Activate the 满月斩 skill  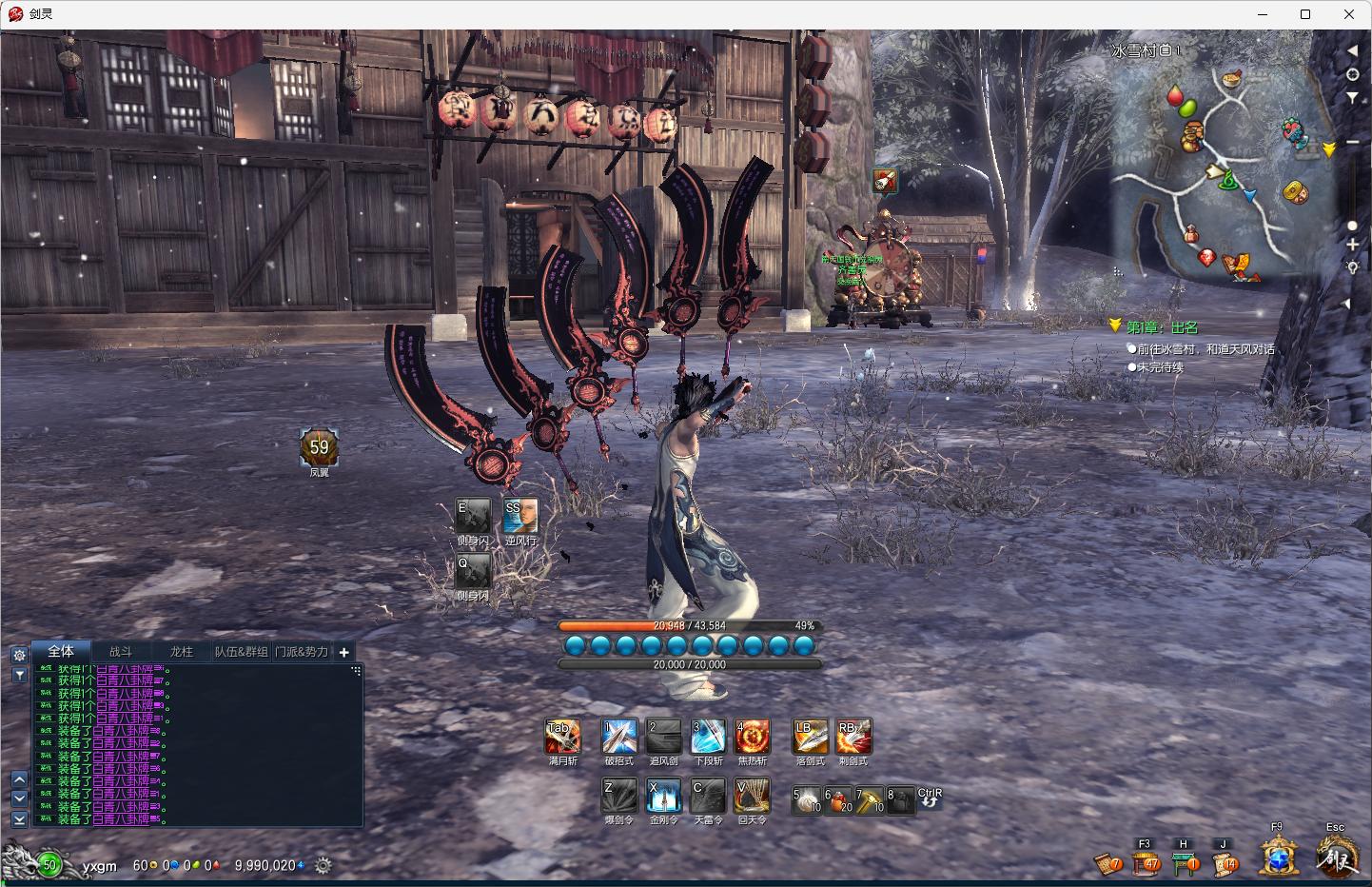coord(562,737)
